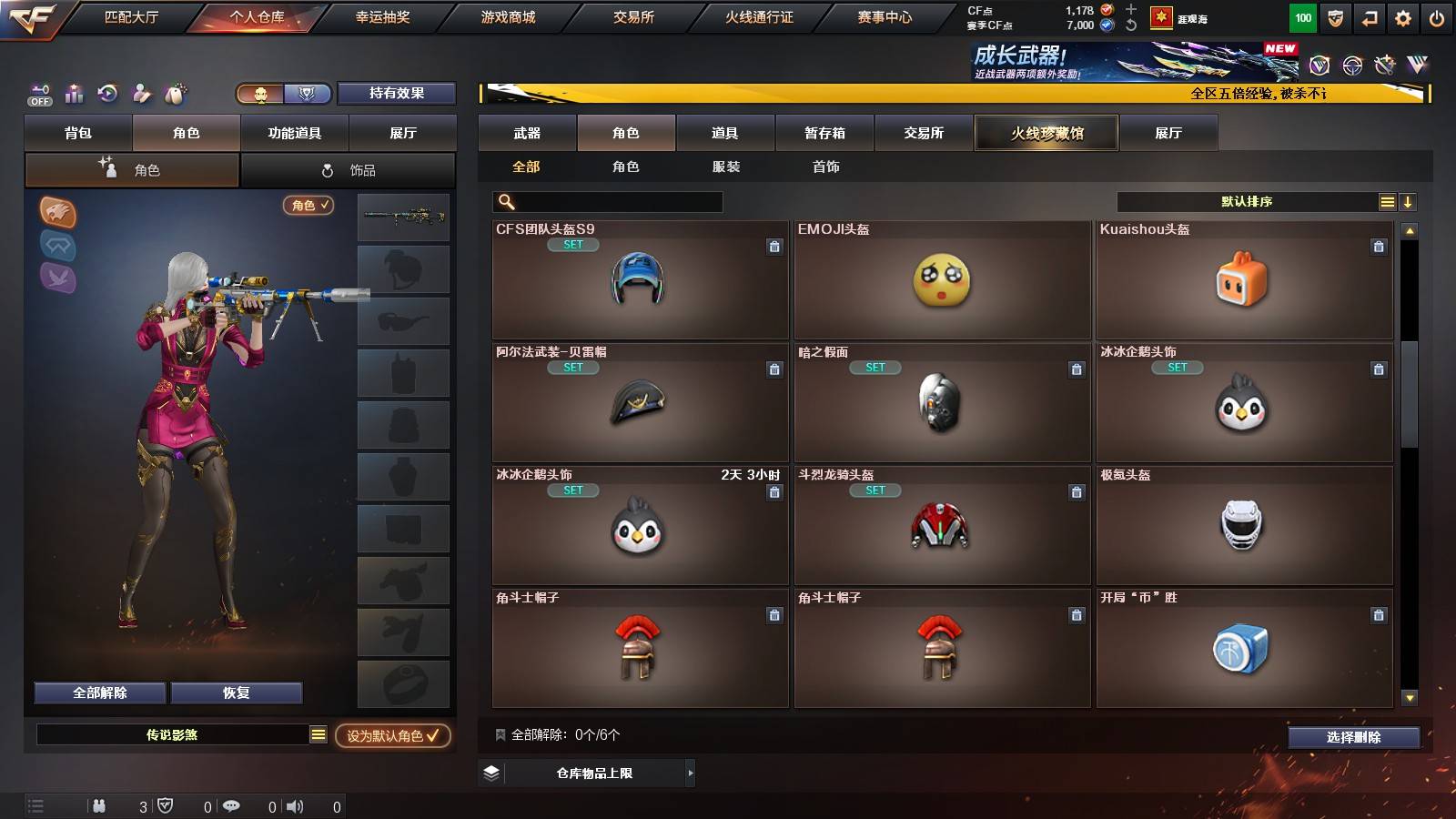Delete EMOJI头盔 using its trash icon
Image resolution: width=1456 pixels, height=819 pixels.
[1077, 247]
